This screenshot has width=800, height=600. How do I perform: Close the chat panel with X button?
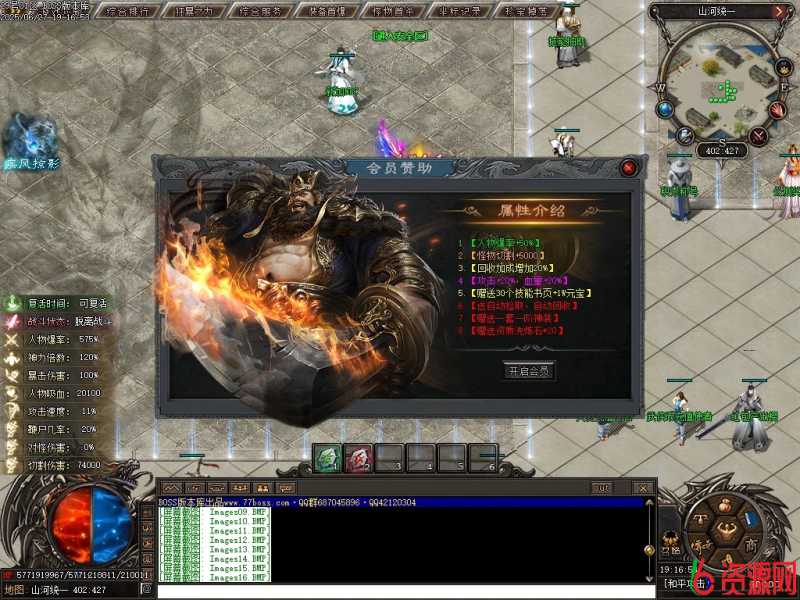pos(643,488)
